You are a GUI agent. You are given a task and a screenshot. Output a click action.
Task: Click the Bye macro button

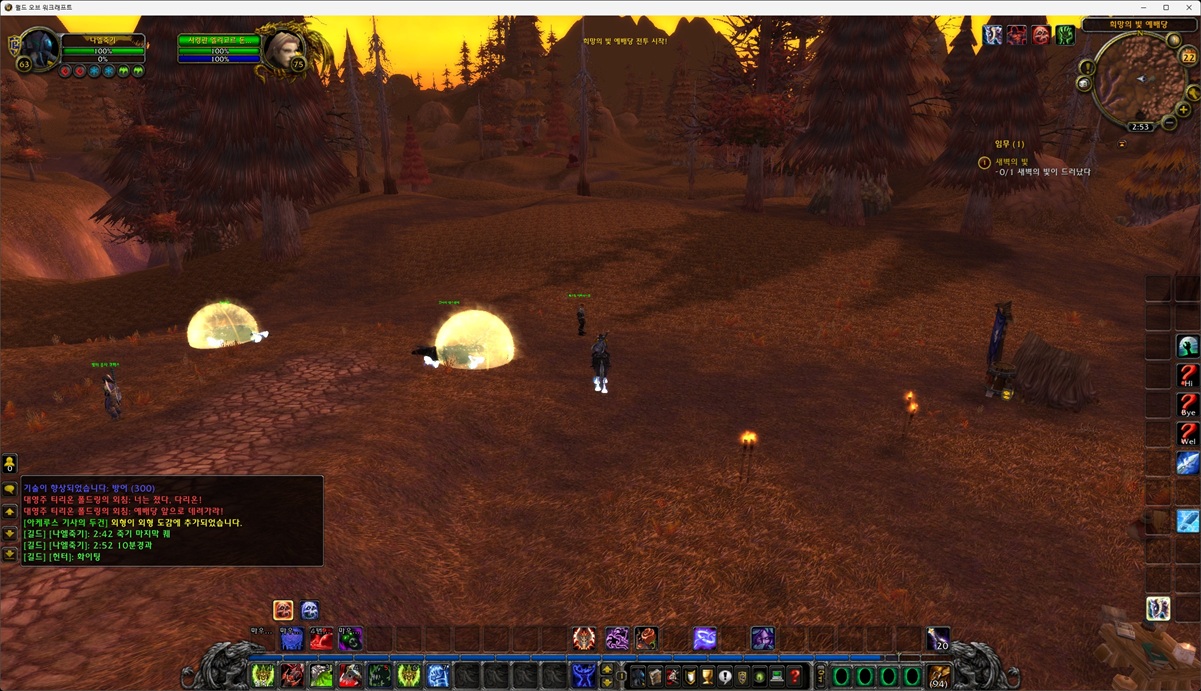[x=1187, y=405]
